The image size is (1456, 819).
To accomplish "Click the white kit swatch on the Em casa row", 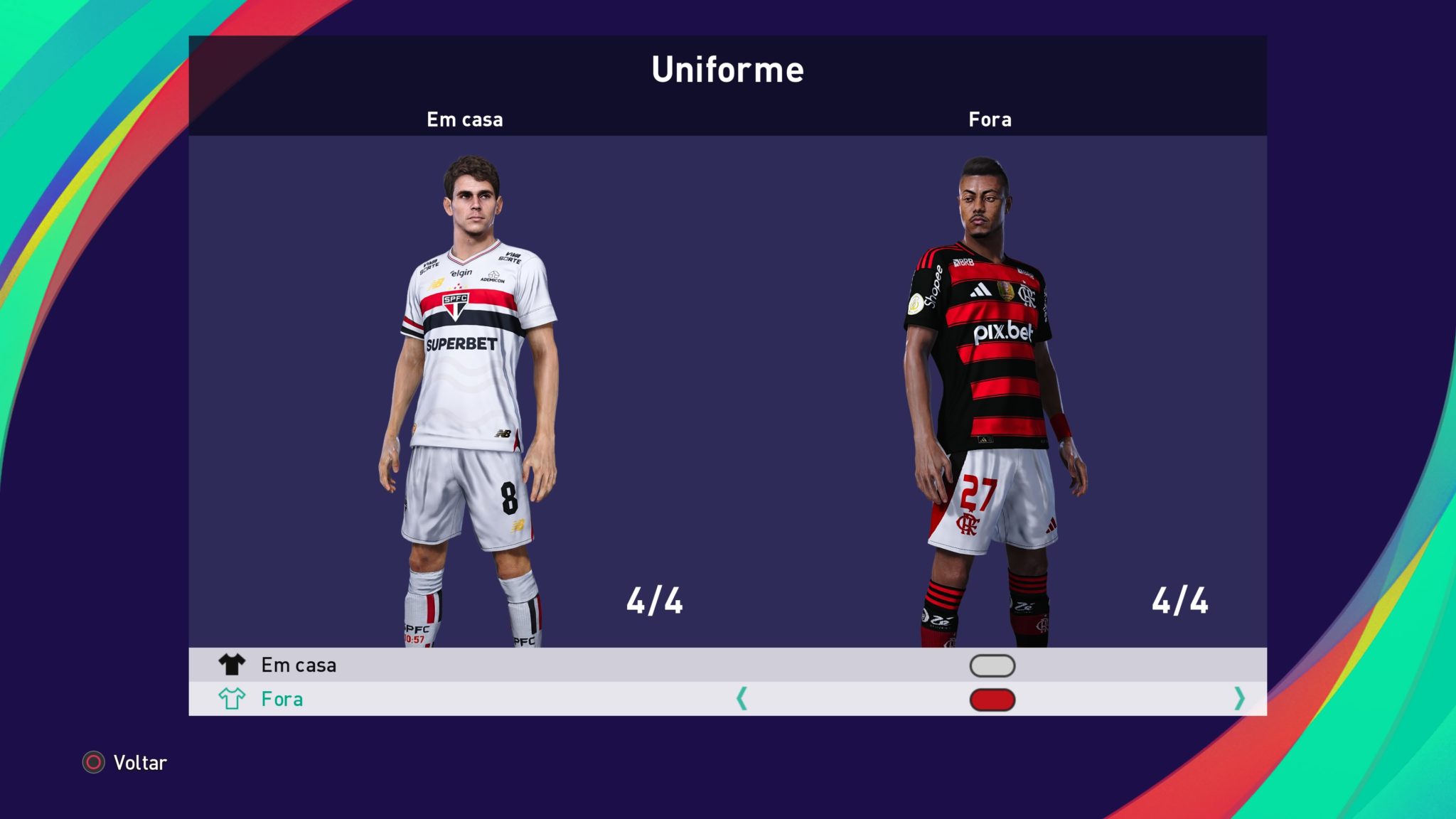I will click(x=992, y=665).
